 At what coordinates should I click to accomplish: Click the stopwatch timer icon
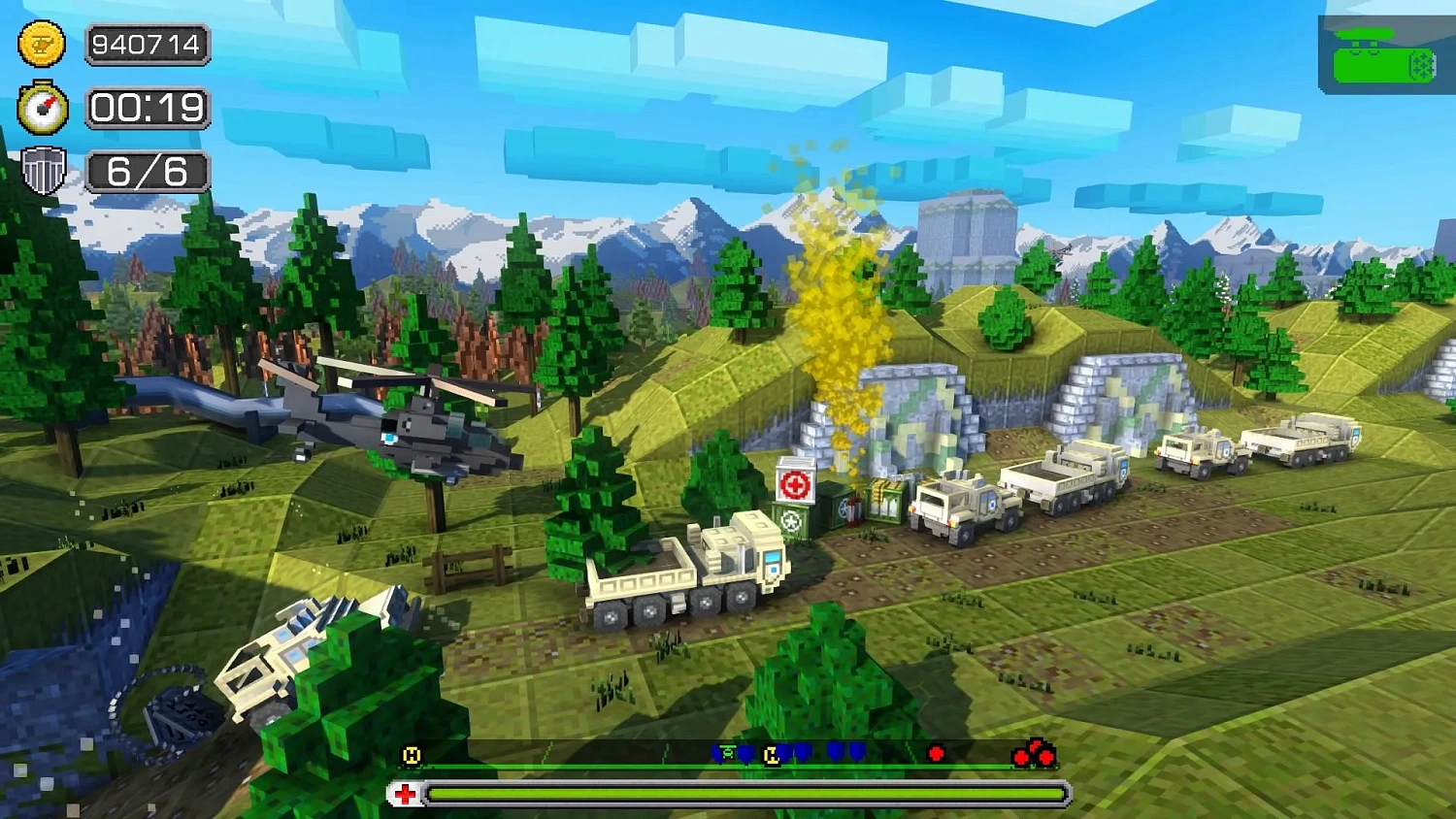coord(41,109)
